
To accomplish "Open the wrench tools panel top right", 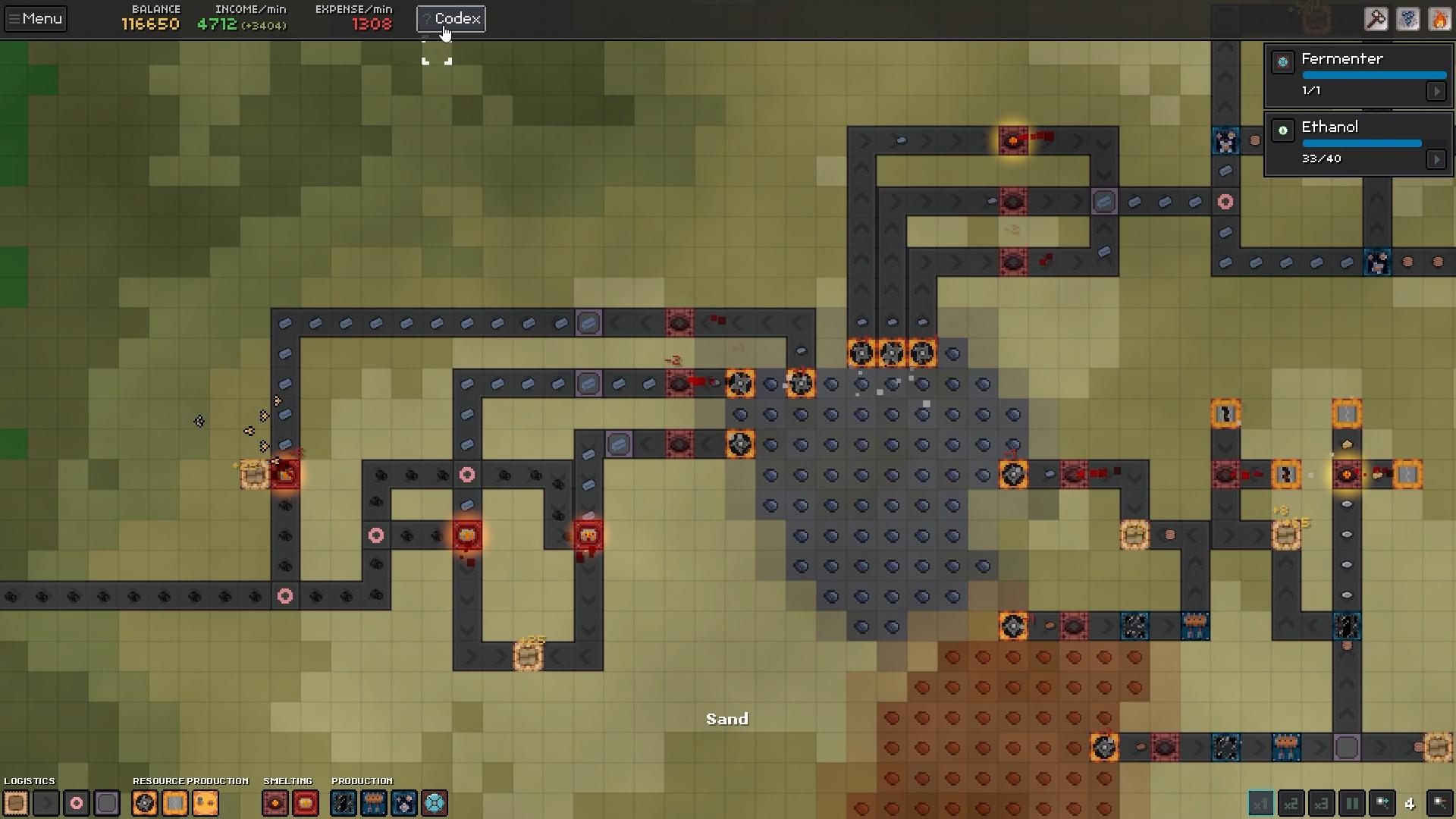I will tap(1378, 19).
